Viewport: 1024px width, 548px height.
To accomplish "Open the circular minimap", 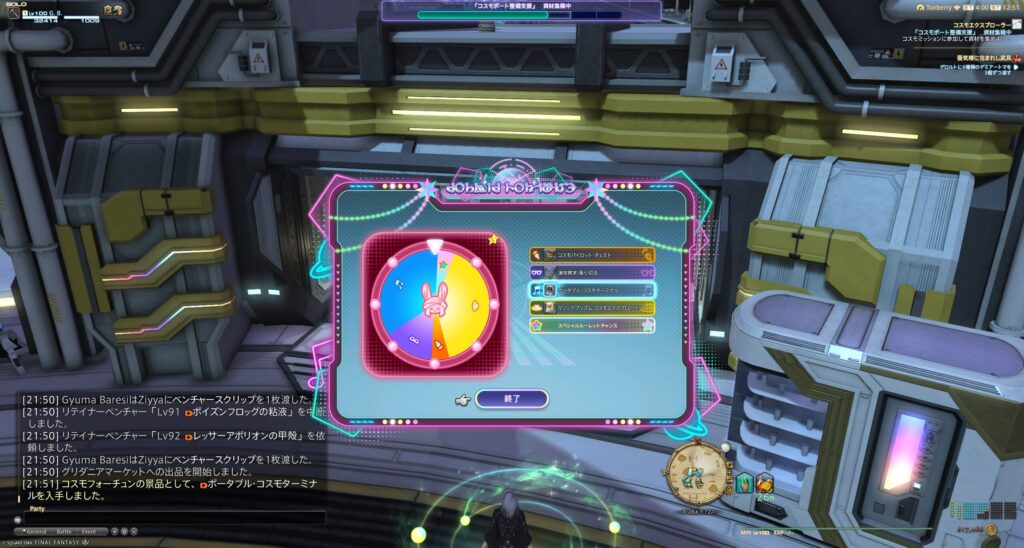I will click(695, 470).
